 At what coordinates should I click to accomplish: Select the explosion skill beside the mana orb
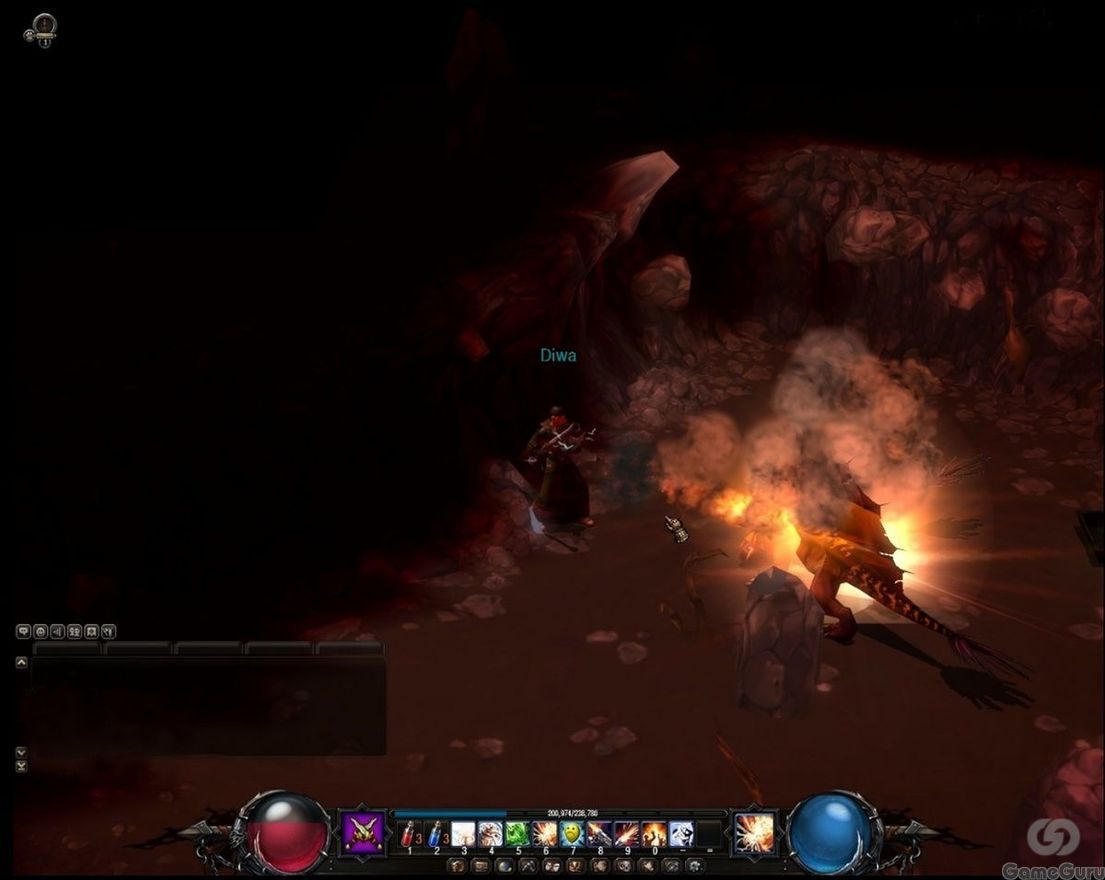pyautogui.click(x=754, y=832)
